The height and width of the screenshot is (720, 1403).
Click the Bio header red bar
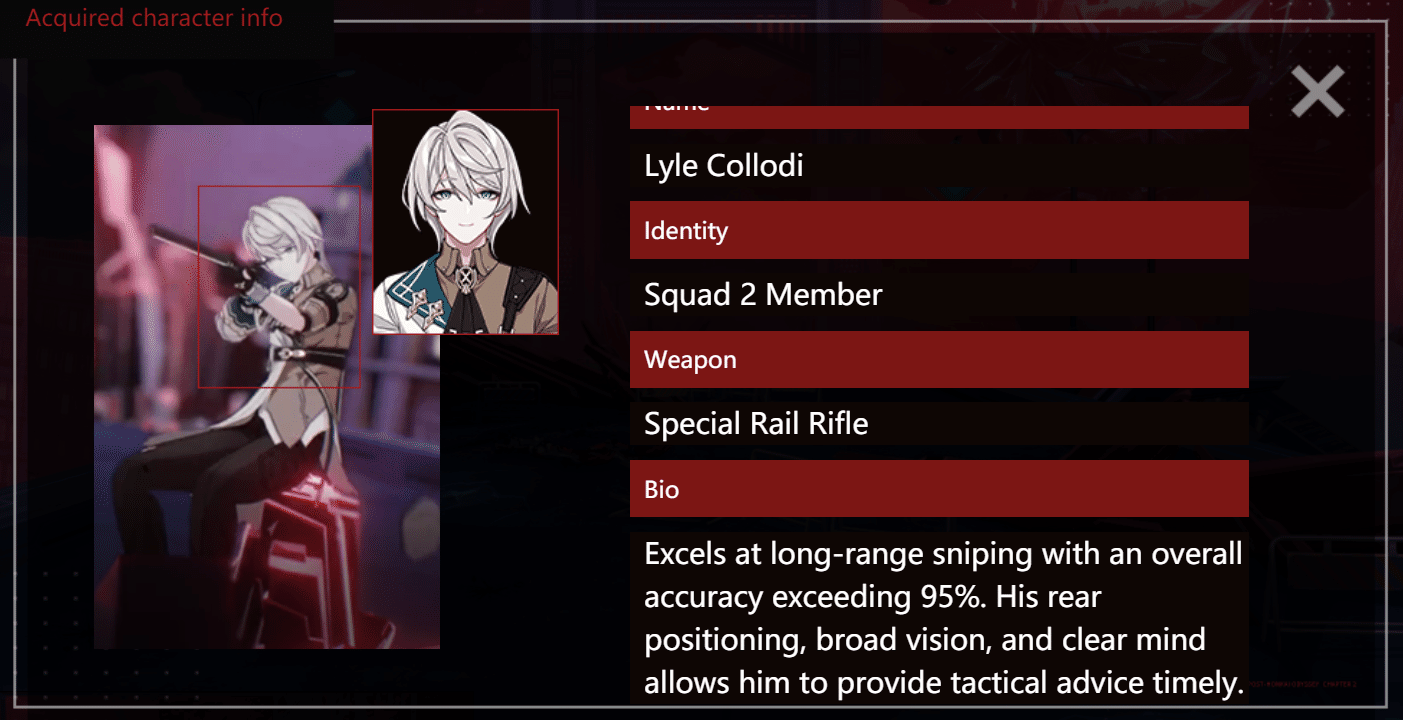click(x=938, y=489)
